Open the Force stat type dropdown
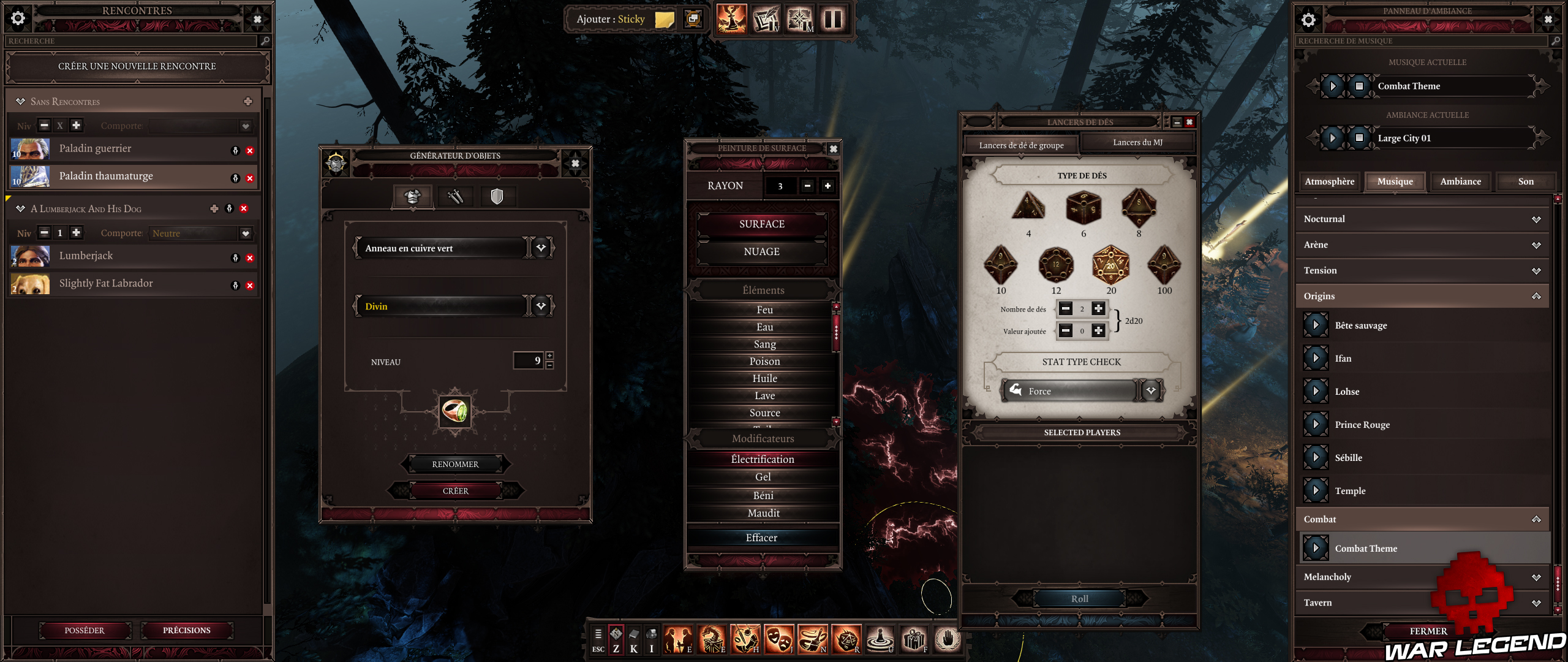Viewport: 1568px width, 662px height. point(1151,391)
